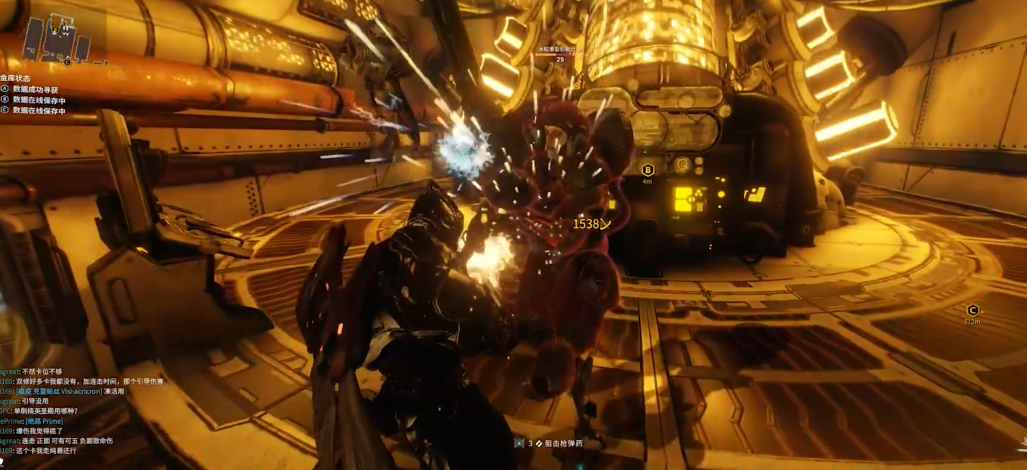Click the chat icon below the chat log
The height and width of the screenshot is (470, 1027).
coord(4,462)
